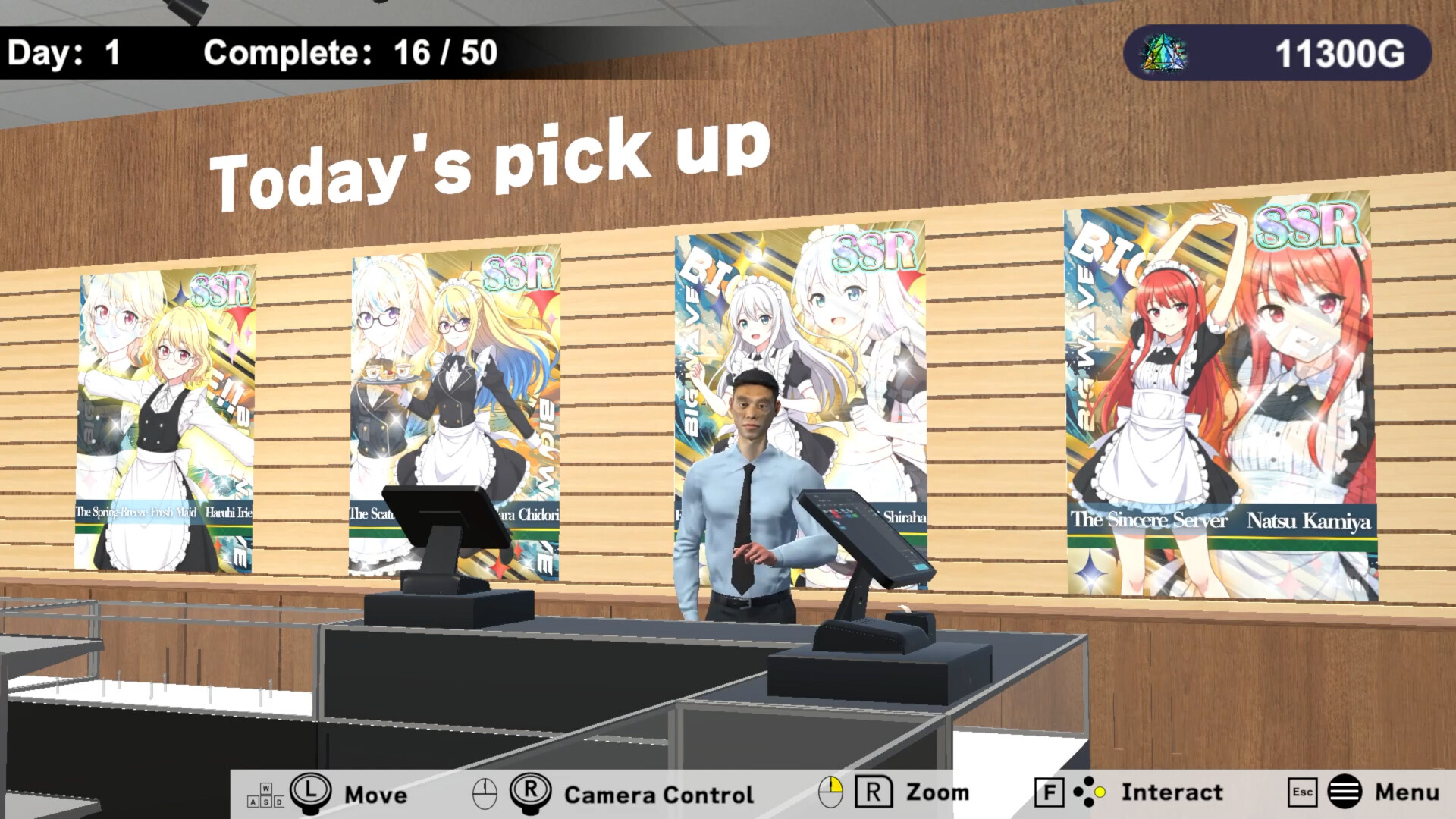The width and height of the screenshot is (1456, 819).
Task: Click the Today's pick up header text
Action: (x=489, y=159)
